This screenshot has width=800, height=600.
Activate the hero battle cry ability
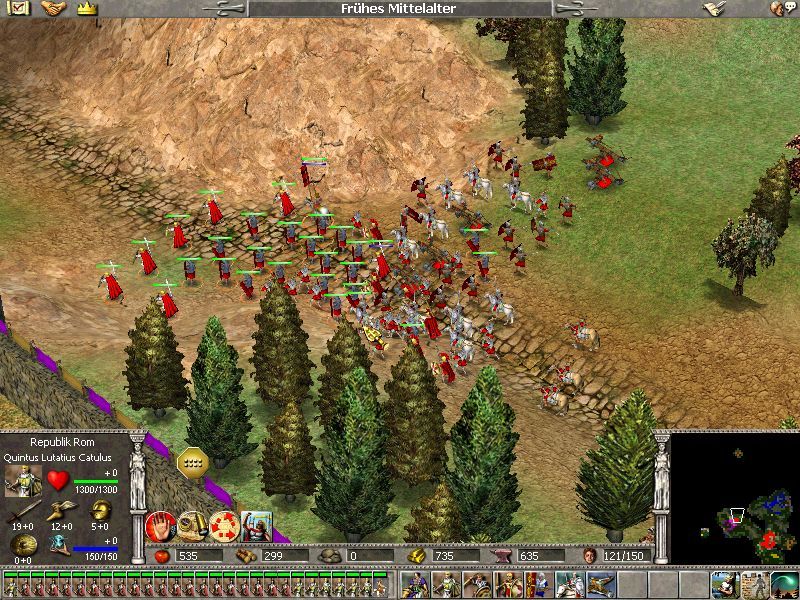256,526
